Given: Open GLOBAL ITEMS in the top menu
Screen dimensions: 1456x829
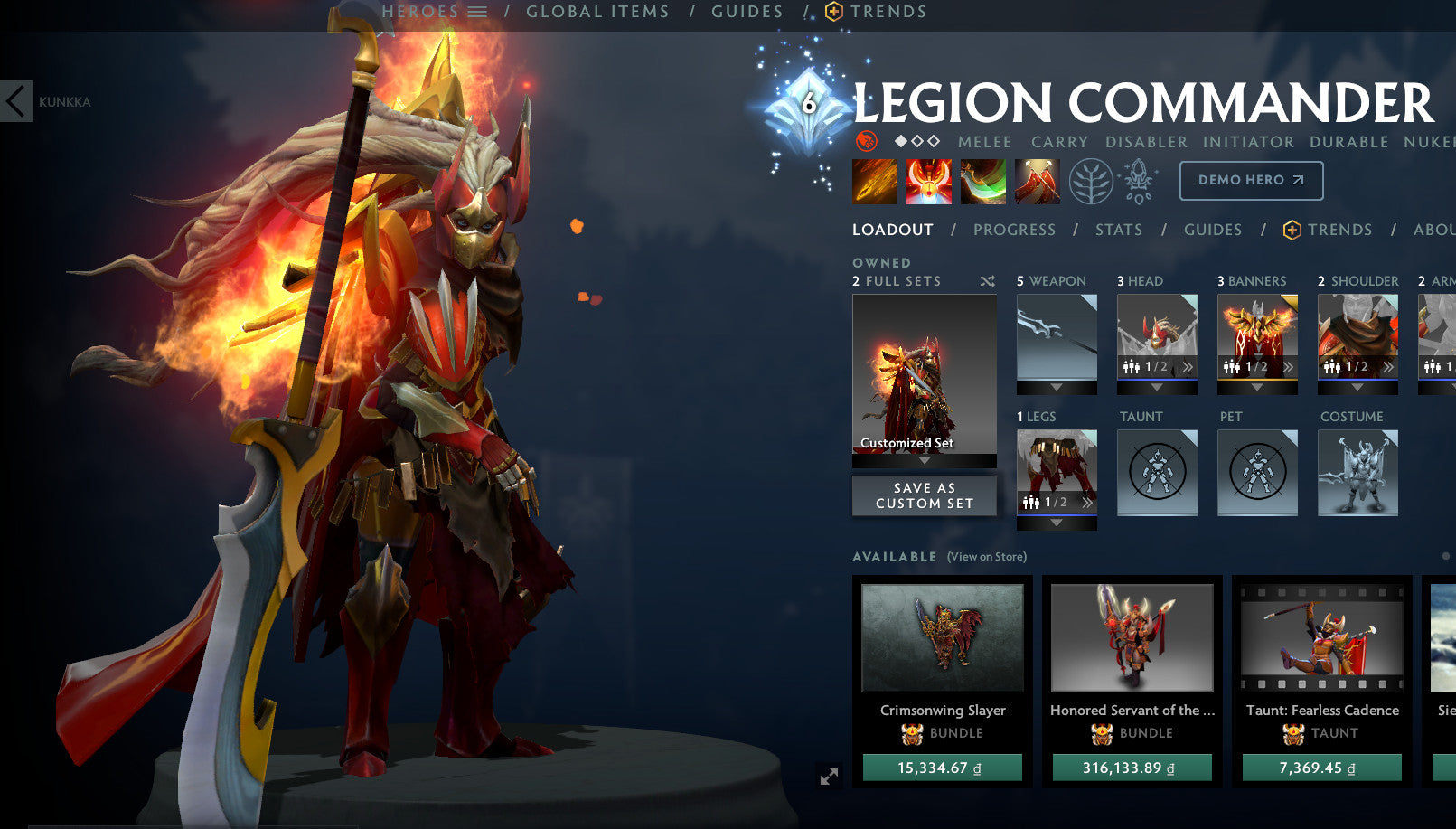Looking at the screenshot, I should 597,12.
